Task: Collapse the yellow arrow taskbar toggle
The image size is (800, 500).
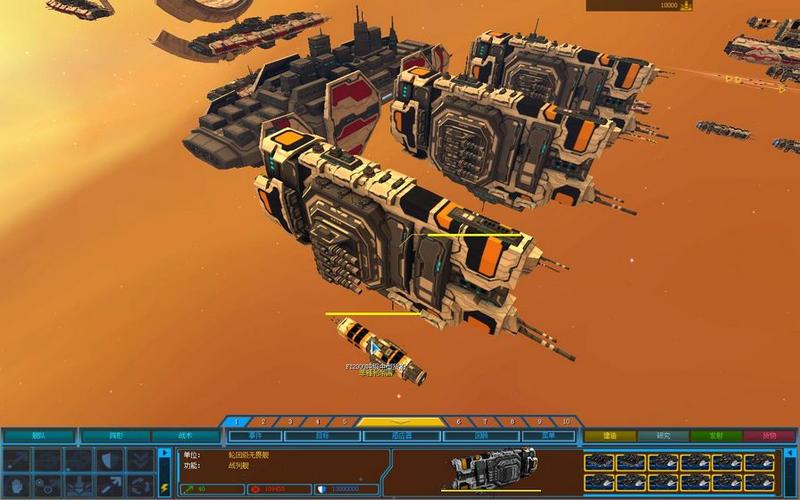Action: [x=401, y=422]
